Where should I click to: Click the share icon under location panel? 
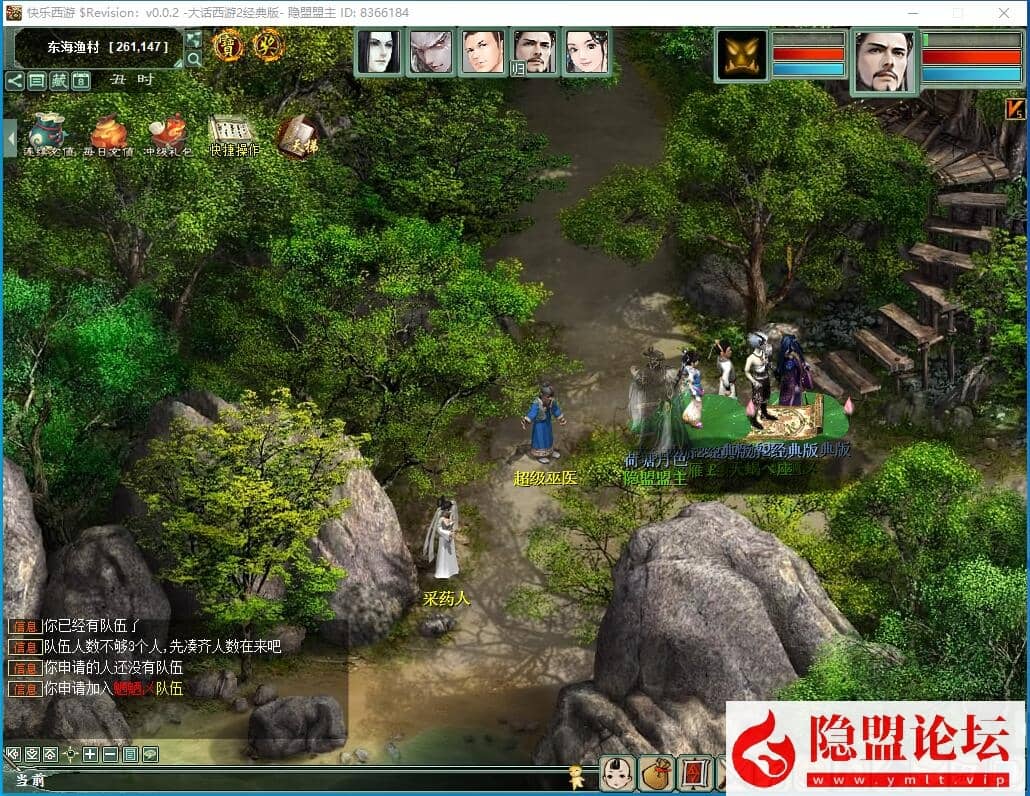click(x=15, y=81)
